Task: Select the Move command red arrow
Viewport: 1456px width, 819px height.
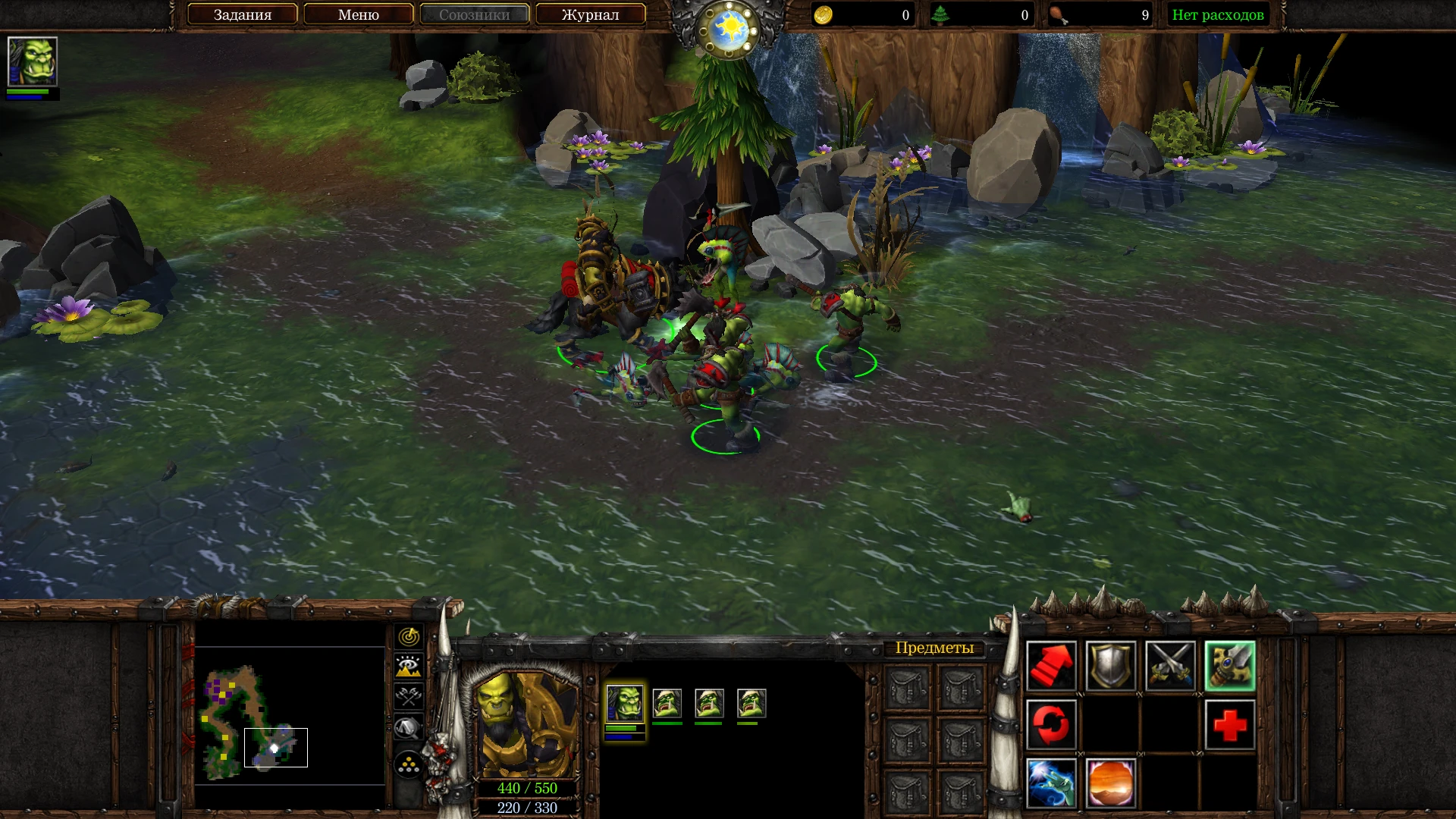Action: point(1051,666)
